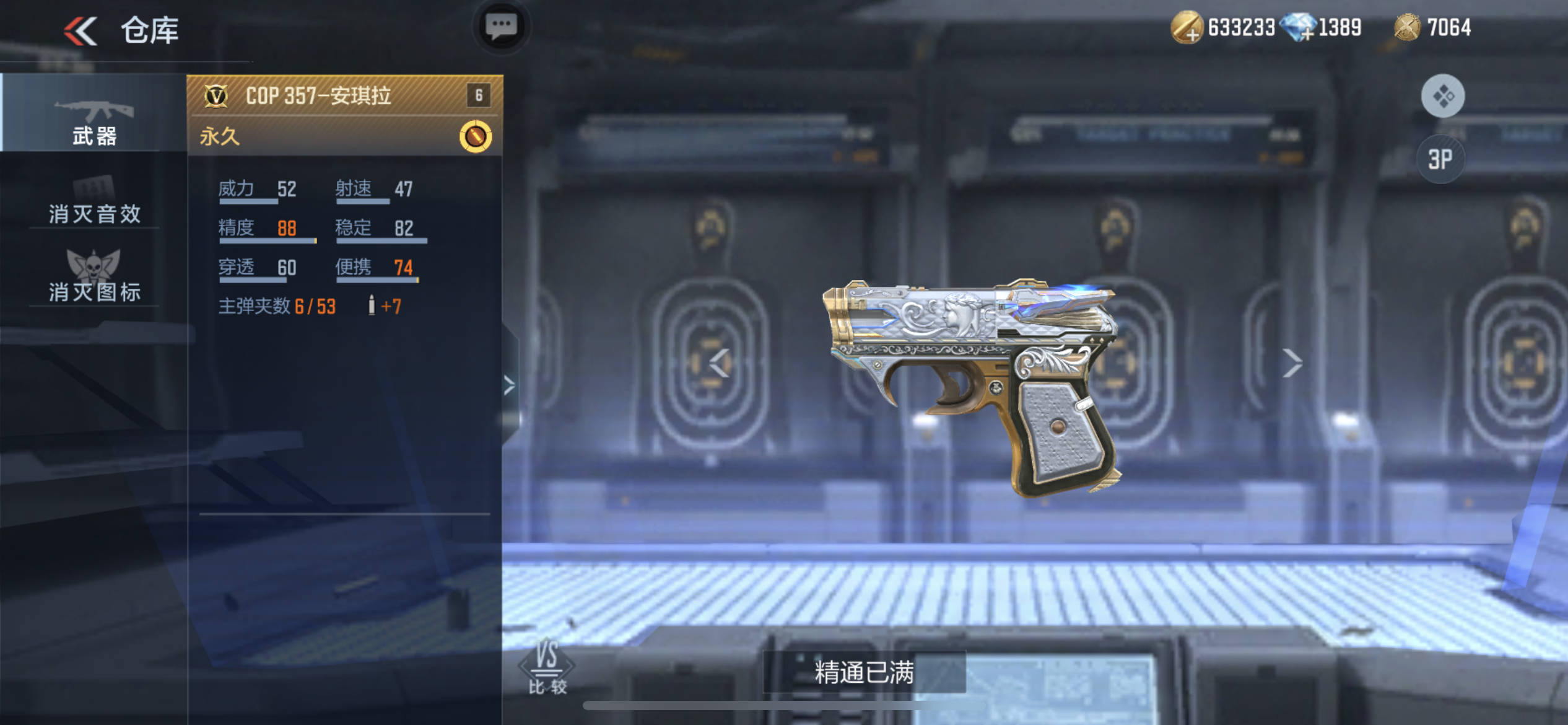The image size is (1568, 725).
Task: Switch to the 武器 weapons tab
Action: [94, 122]
